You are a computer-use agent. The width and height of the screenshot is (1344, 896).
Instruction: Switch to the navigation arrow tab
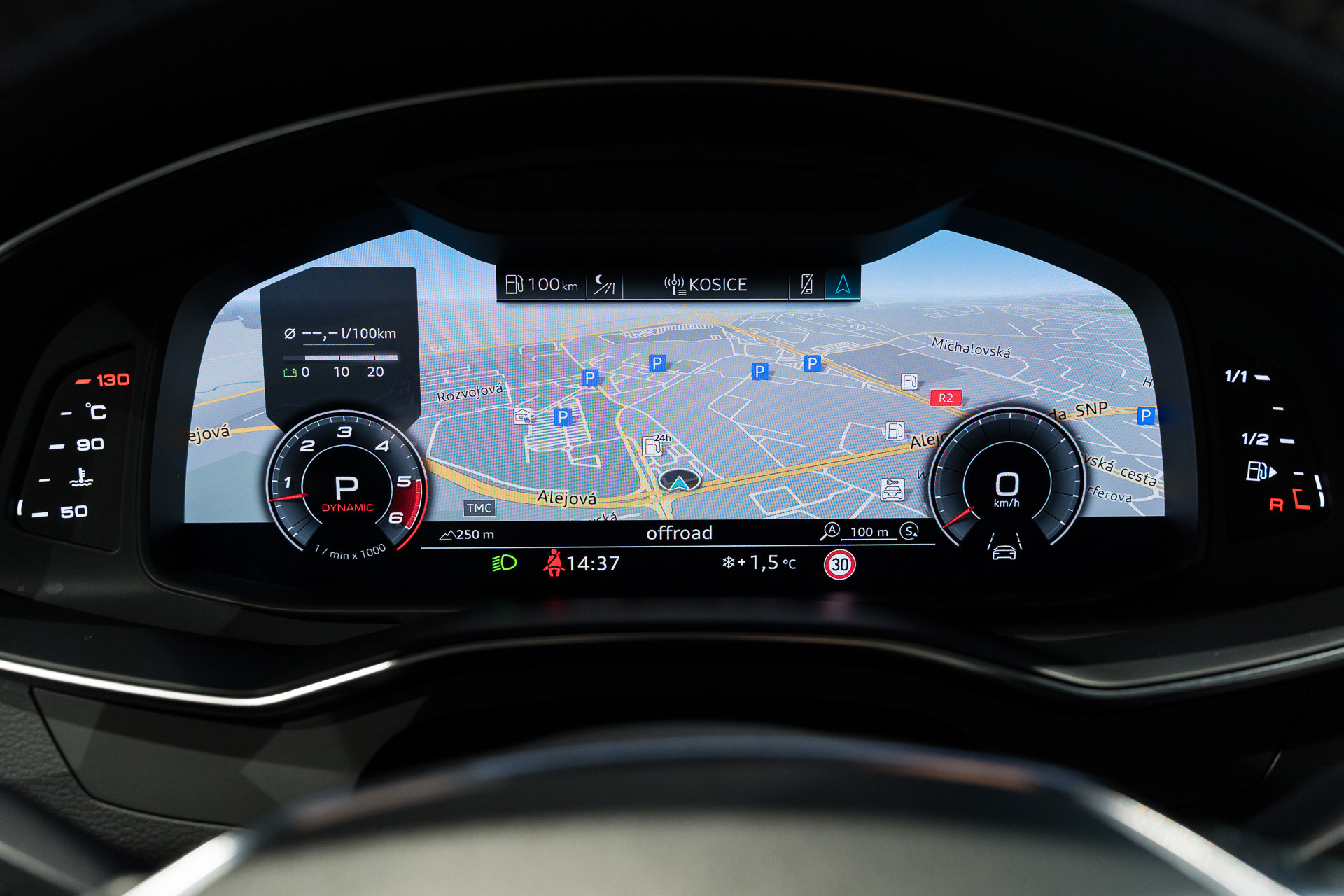(x=843, y=284)
